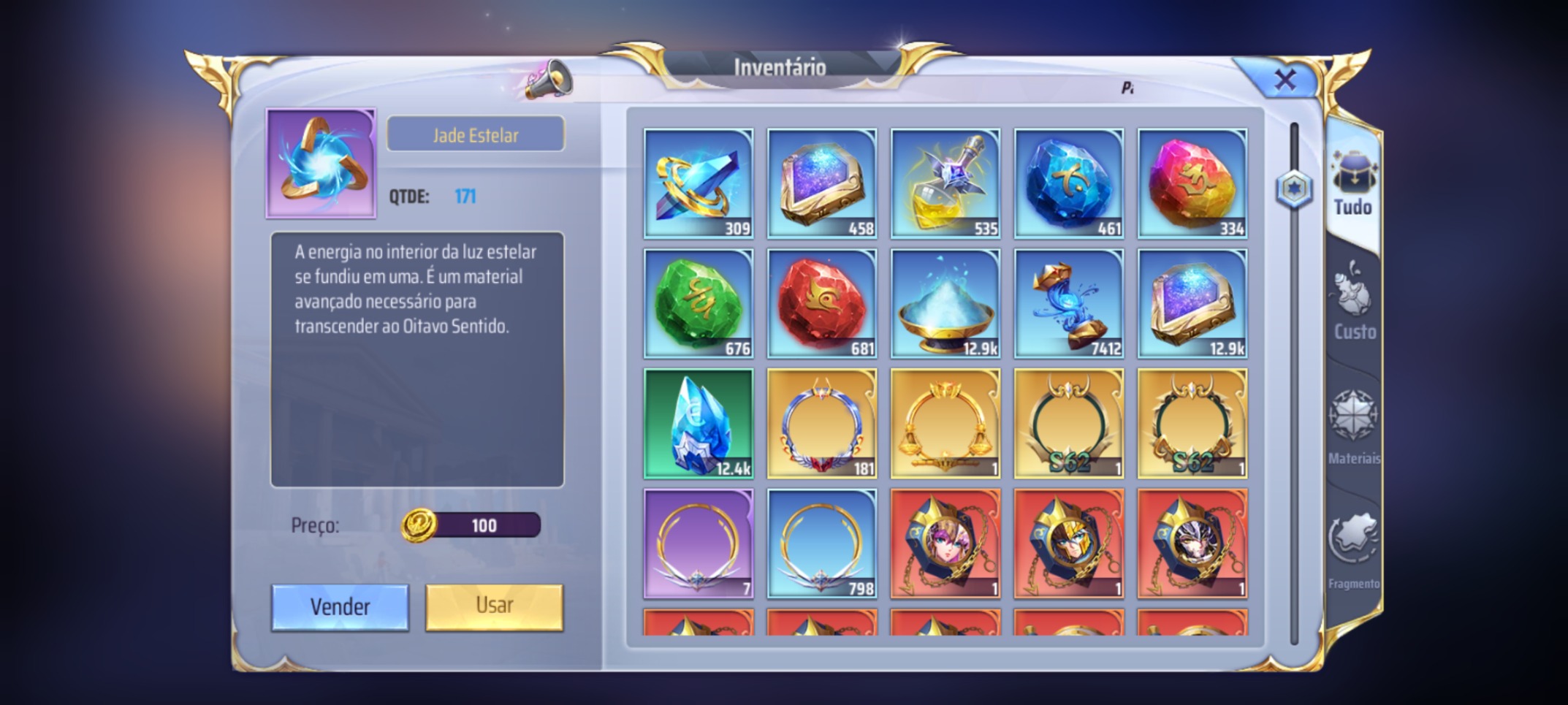Image resolution: width=1568 pixels, height=705 pixels.
Task: Choose the red rune stone with 681
Action: click(x=822, y=304)
